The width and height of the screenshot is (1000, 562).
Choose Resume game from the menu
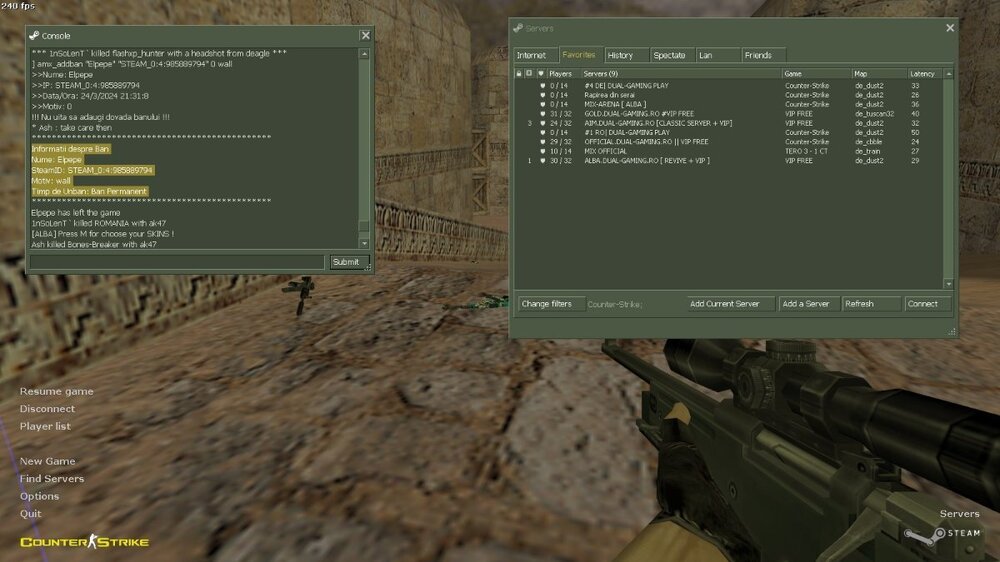pyautogui.click(x=57, y=391)
